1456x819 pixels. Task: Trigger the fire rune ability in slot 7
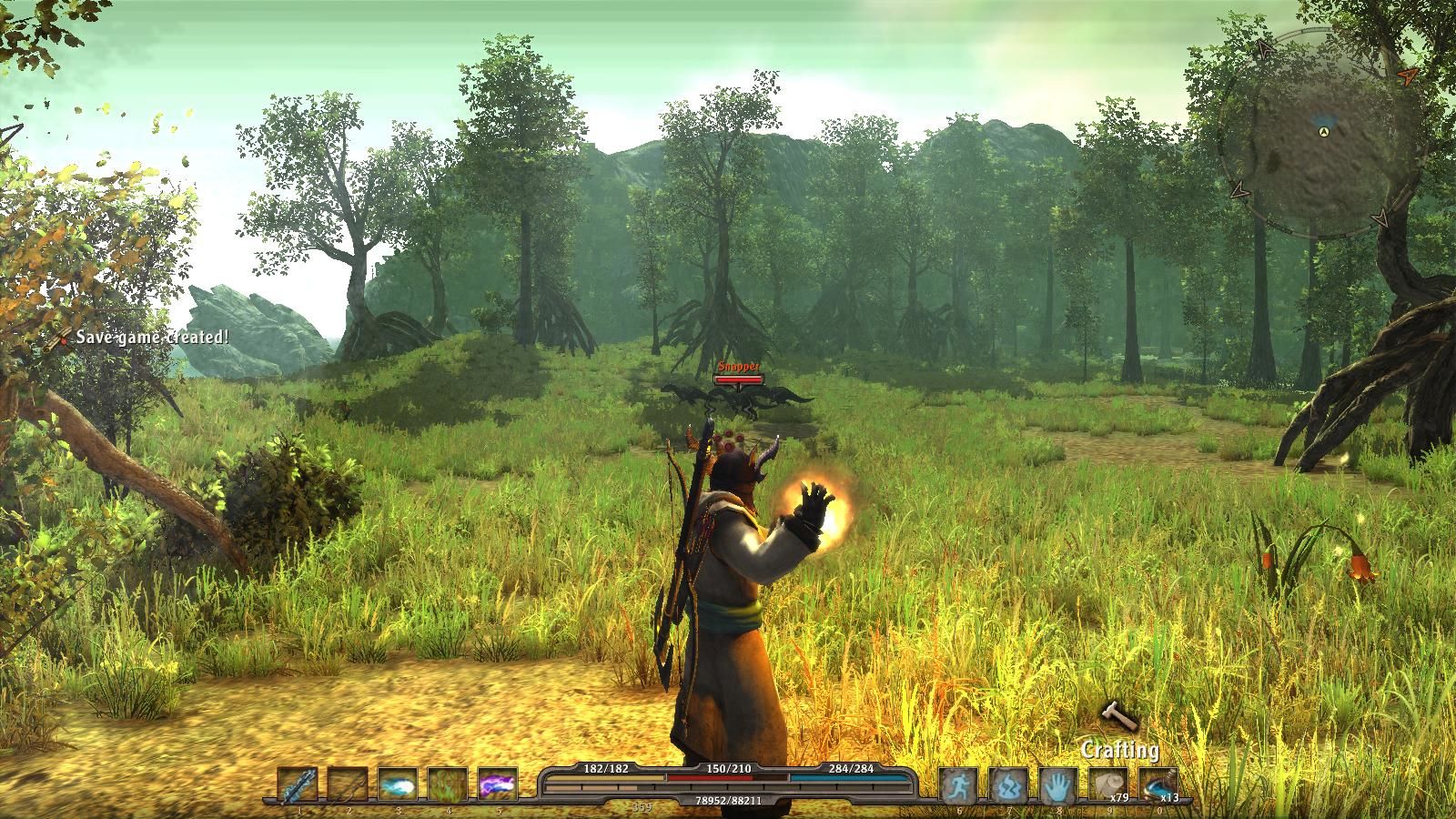click(x=1009, y=784)
